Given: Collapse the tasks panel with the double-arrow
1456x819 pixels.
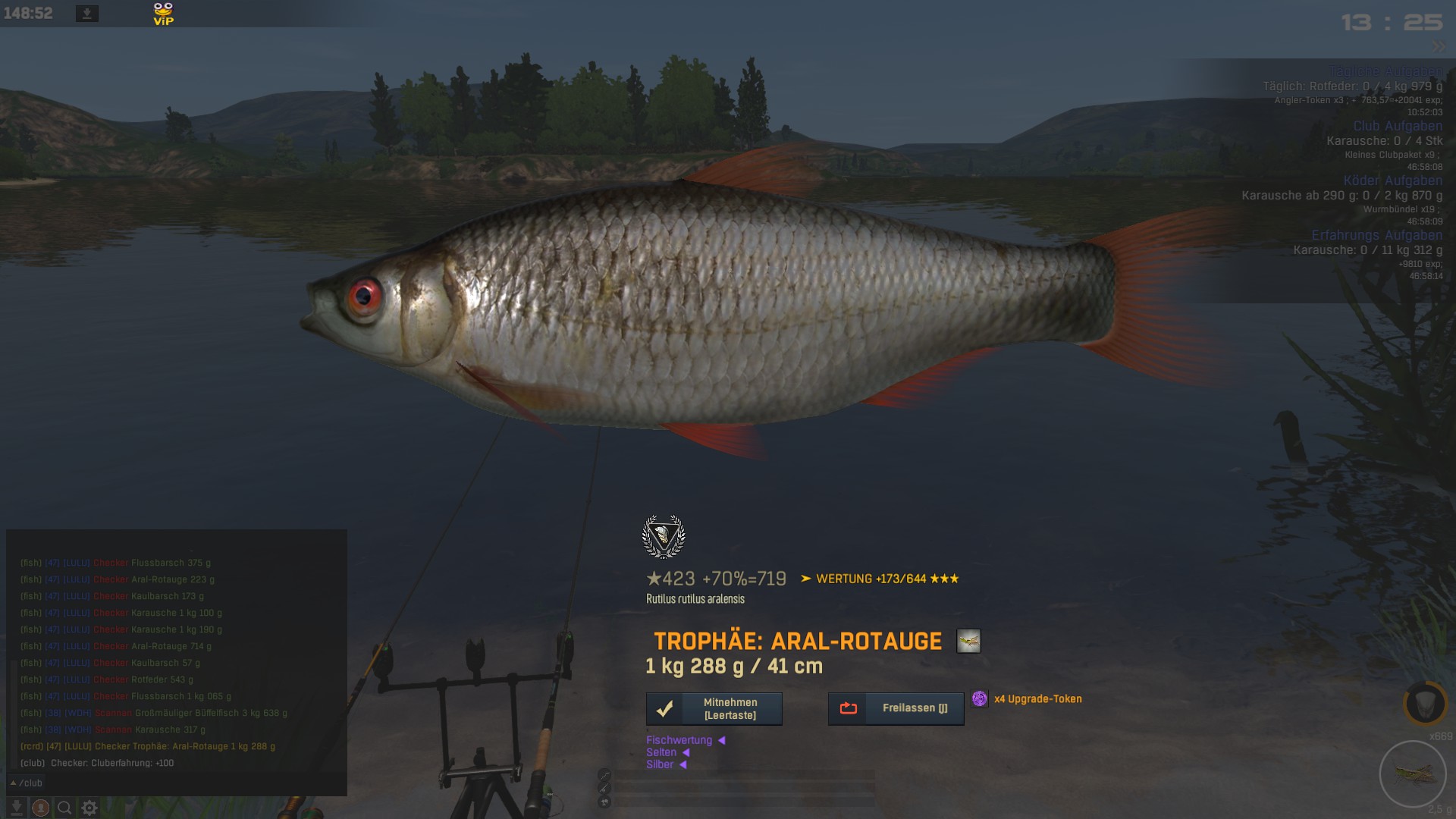Looking at the screenshot, I should (x=1439, y=47).
